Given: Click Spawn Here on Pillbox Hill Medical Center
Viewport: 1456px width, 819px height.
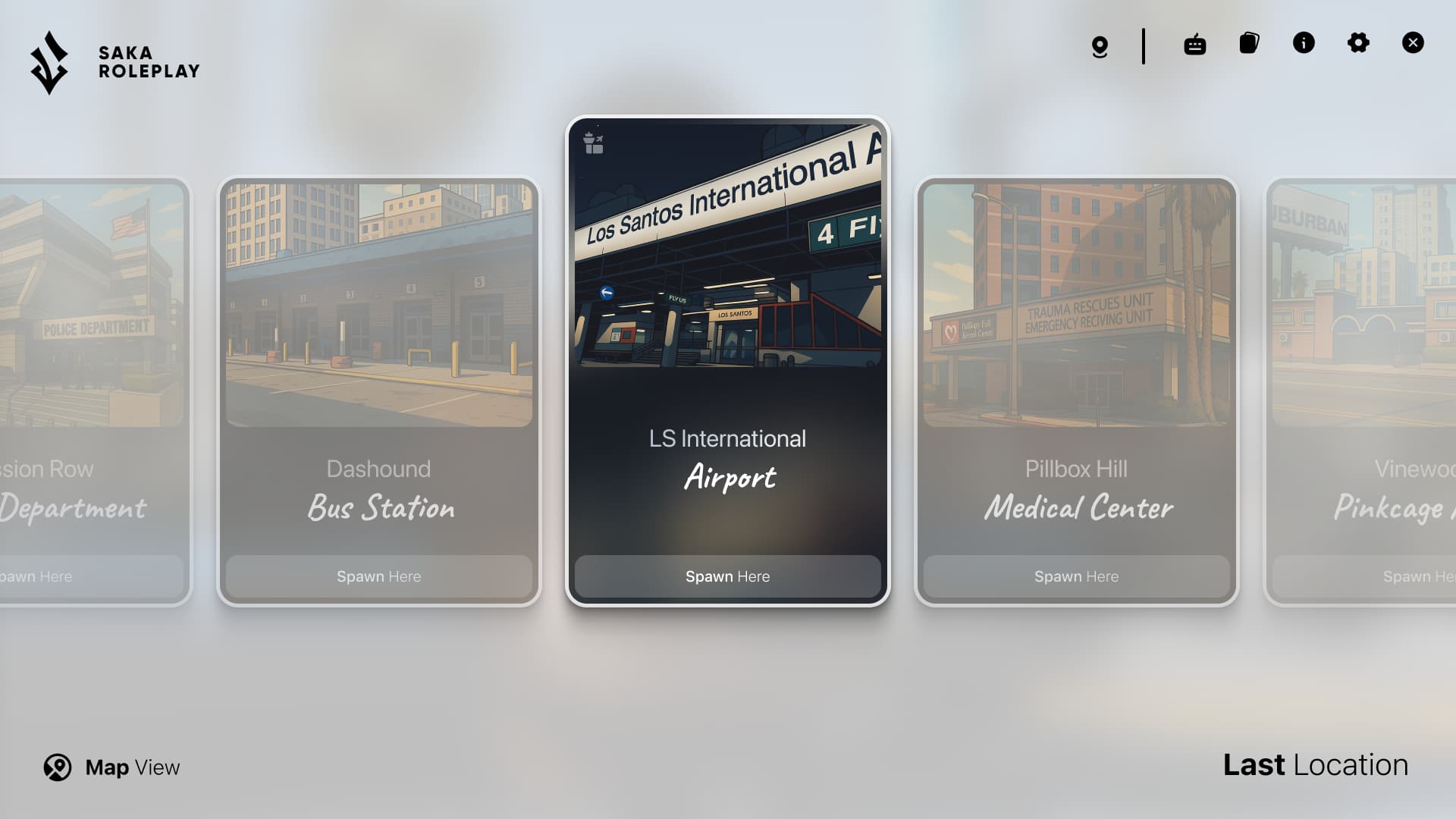Looking at the screenshot, I should 1075,576.
